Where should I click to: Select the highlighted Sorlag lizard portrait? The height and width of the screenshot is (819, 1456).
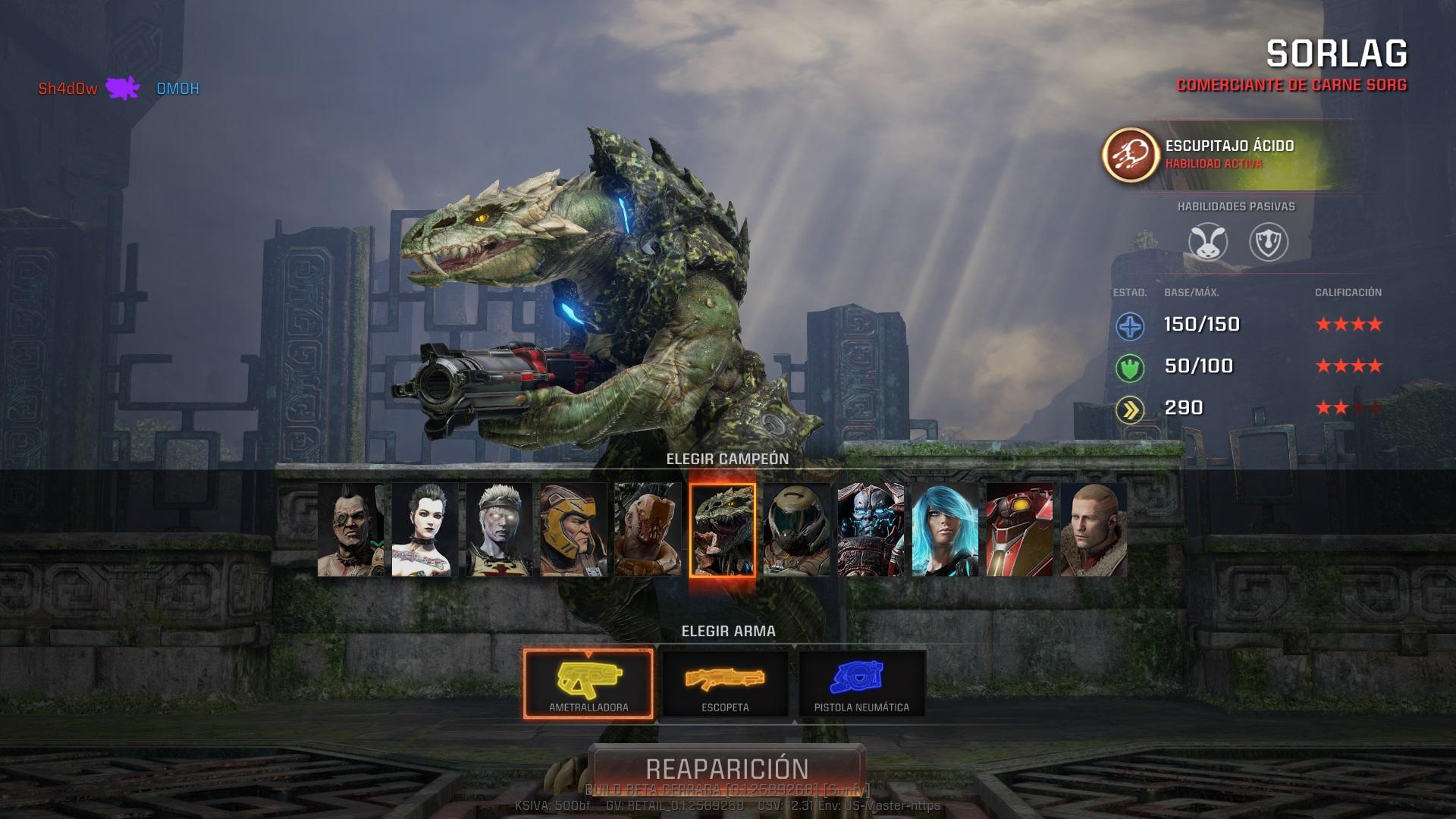coord(722,529)
